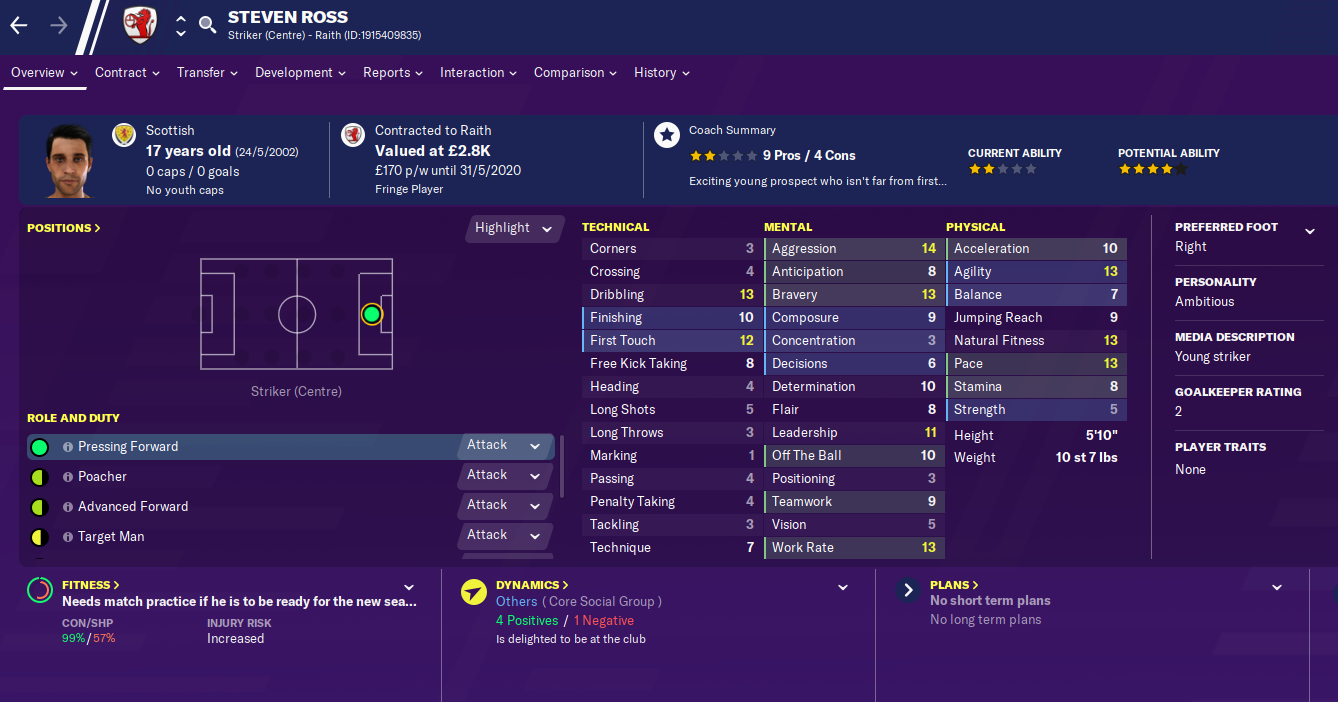1338x702 pixels.
Task: Choose the Poacher role row
Action: point(102,477)
